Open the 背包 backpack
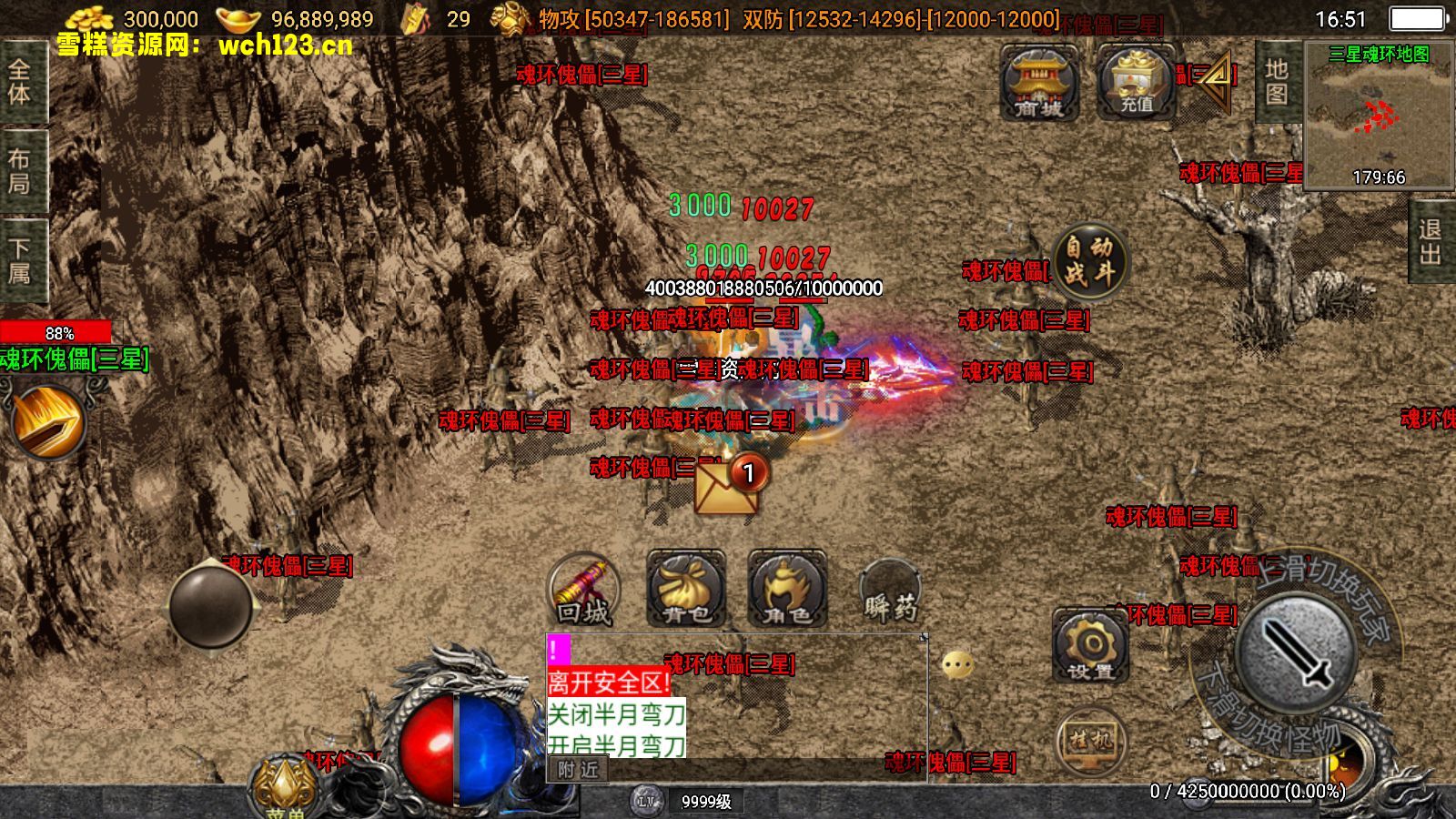The height and width of the screenshot is (819, 1456). click(686, 591)
